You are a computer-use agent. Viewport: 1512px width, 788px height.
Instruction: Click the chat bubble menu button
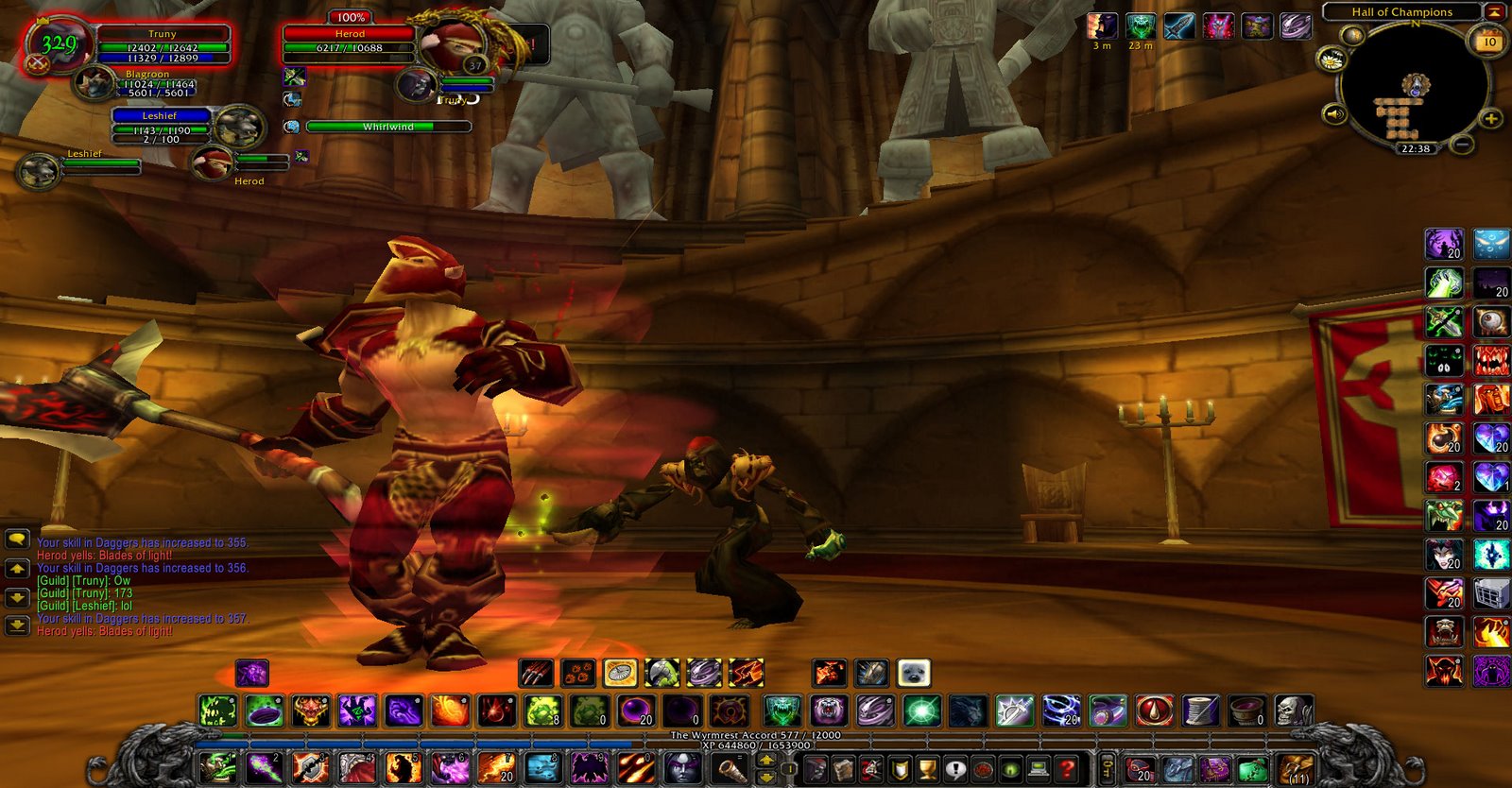pos(17,540)
